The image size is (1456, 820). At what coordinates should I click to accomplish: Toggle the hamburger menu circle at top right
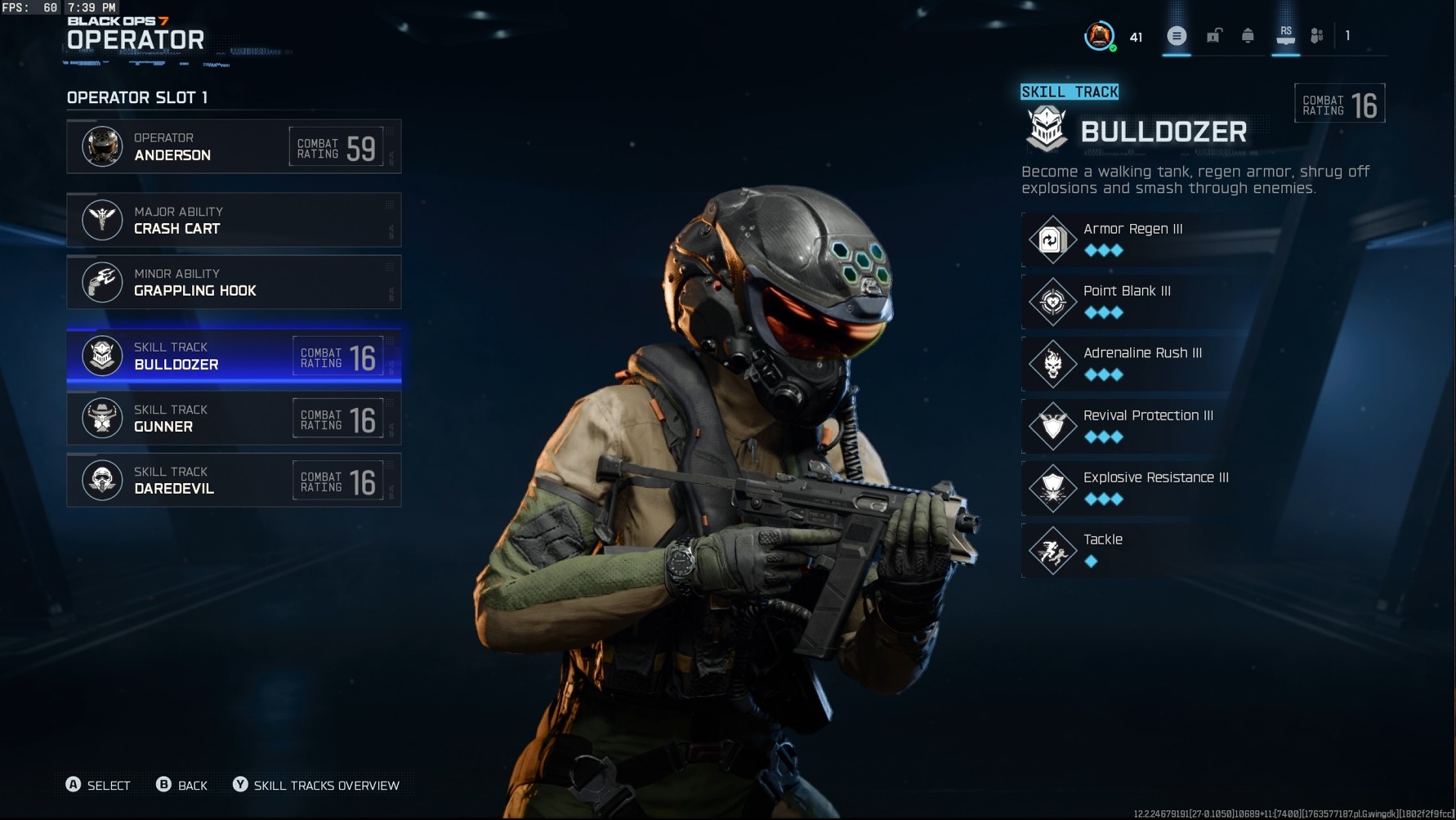pos(1177,36)
